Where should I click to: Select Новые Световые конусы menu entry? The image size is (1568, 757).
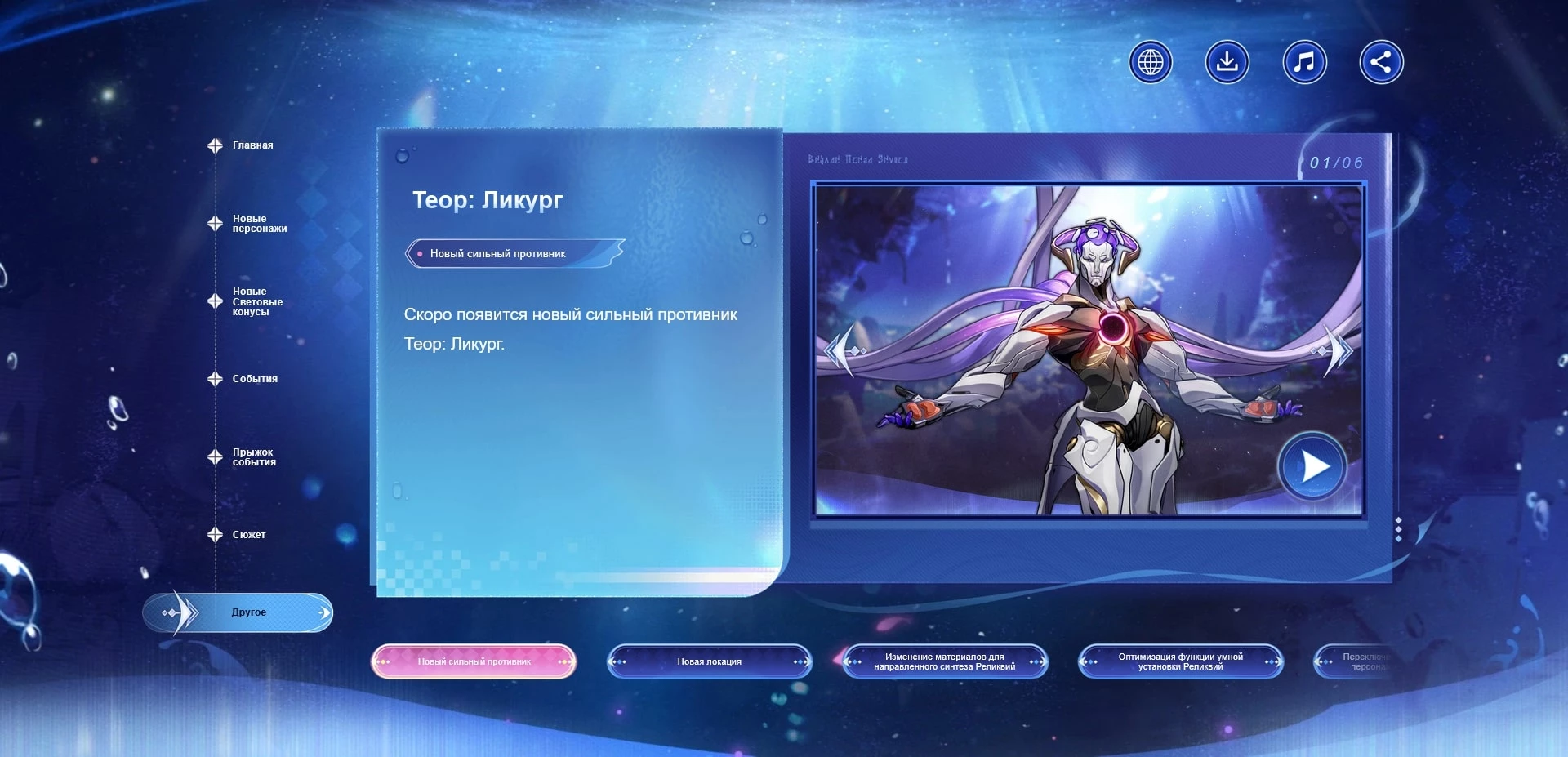(256, 301)
